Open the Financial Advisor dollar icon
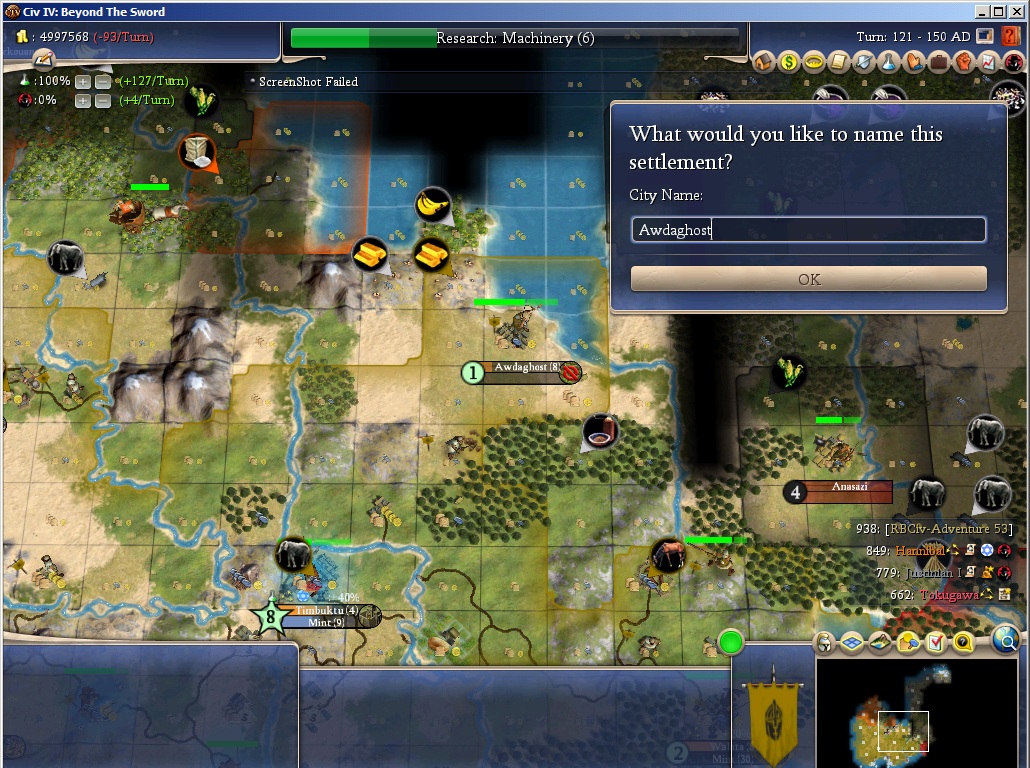 pos(789,62)
